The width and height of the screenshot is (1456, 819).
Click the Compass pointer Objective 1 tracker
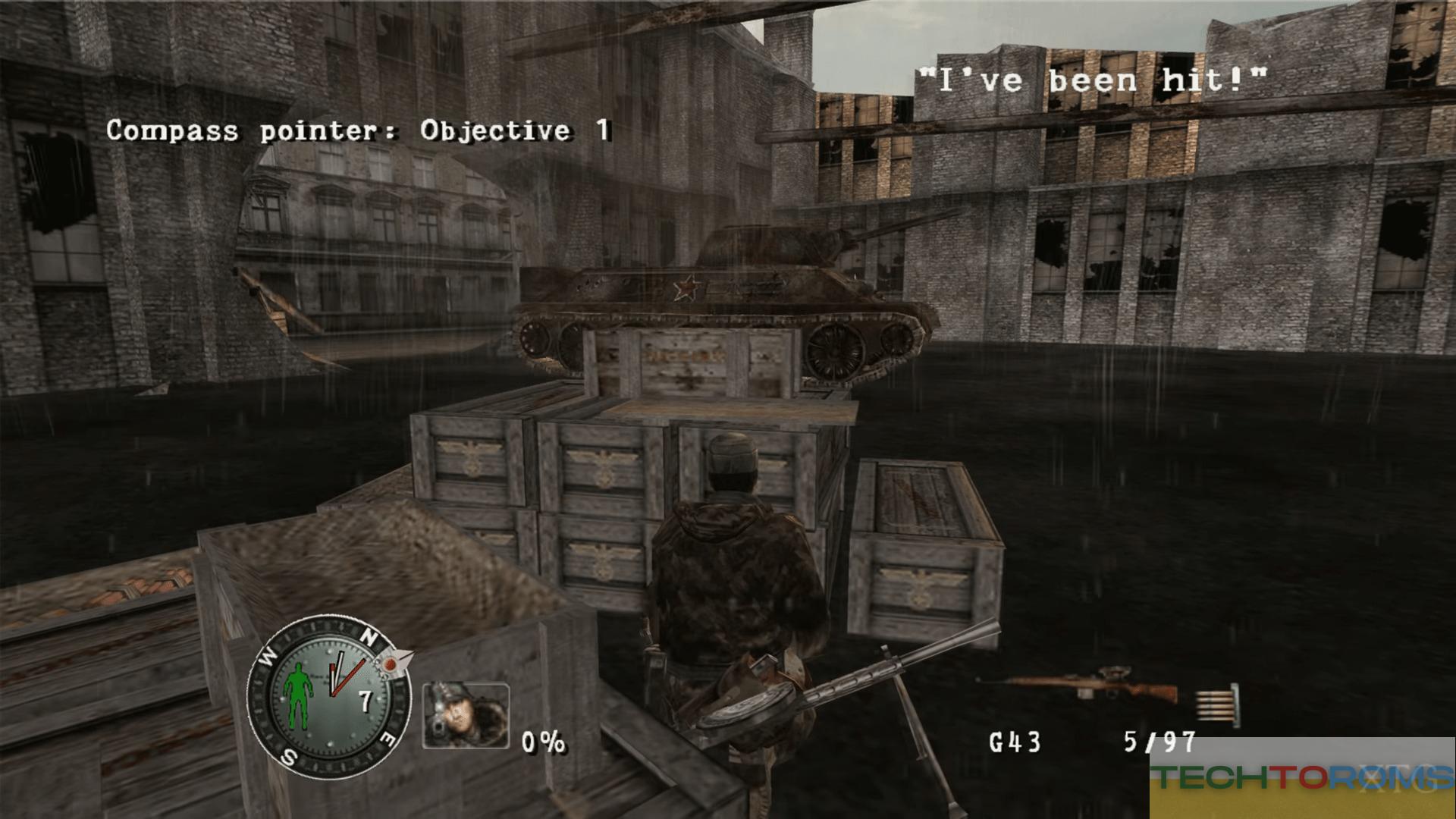click(x=358, y=130)
